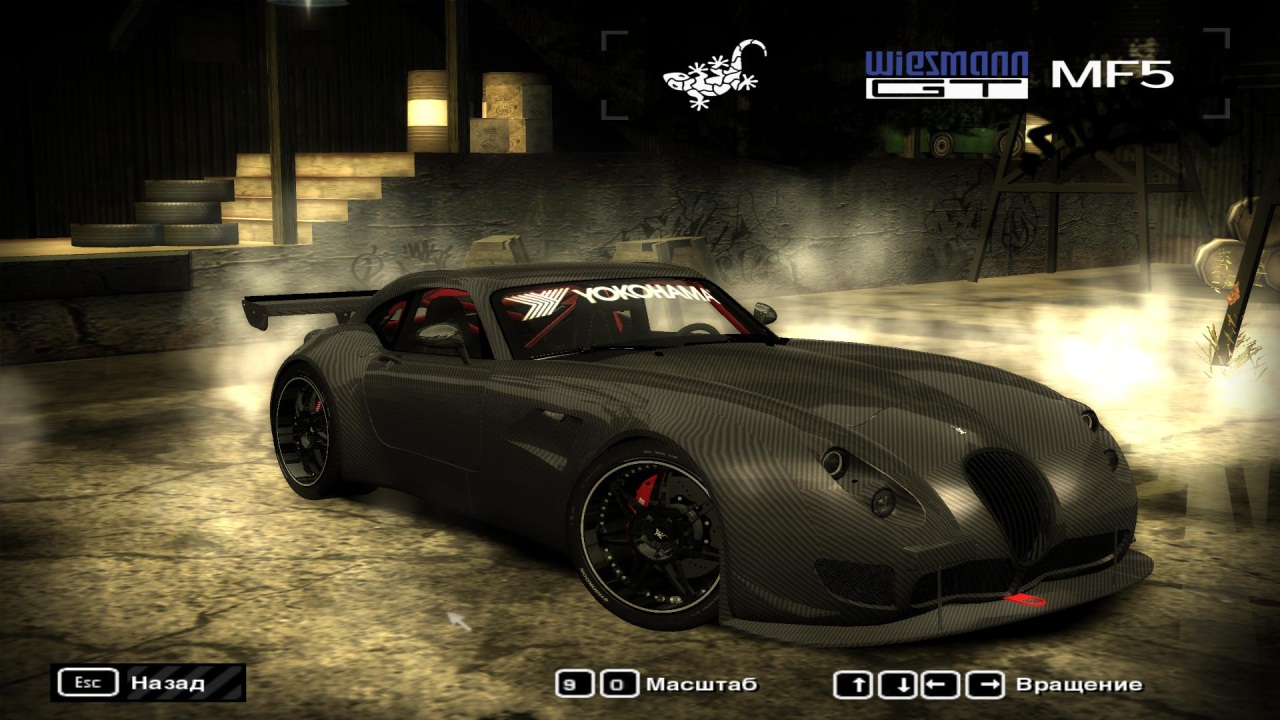Select the Вращение rotation control

pos(988,685)
